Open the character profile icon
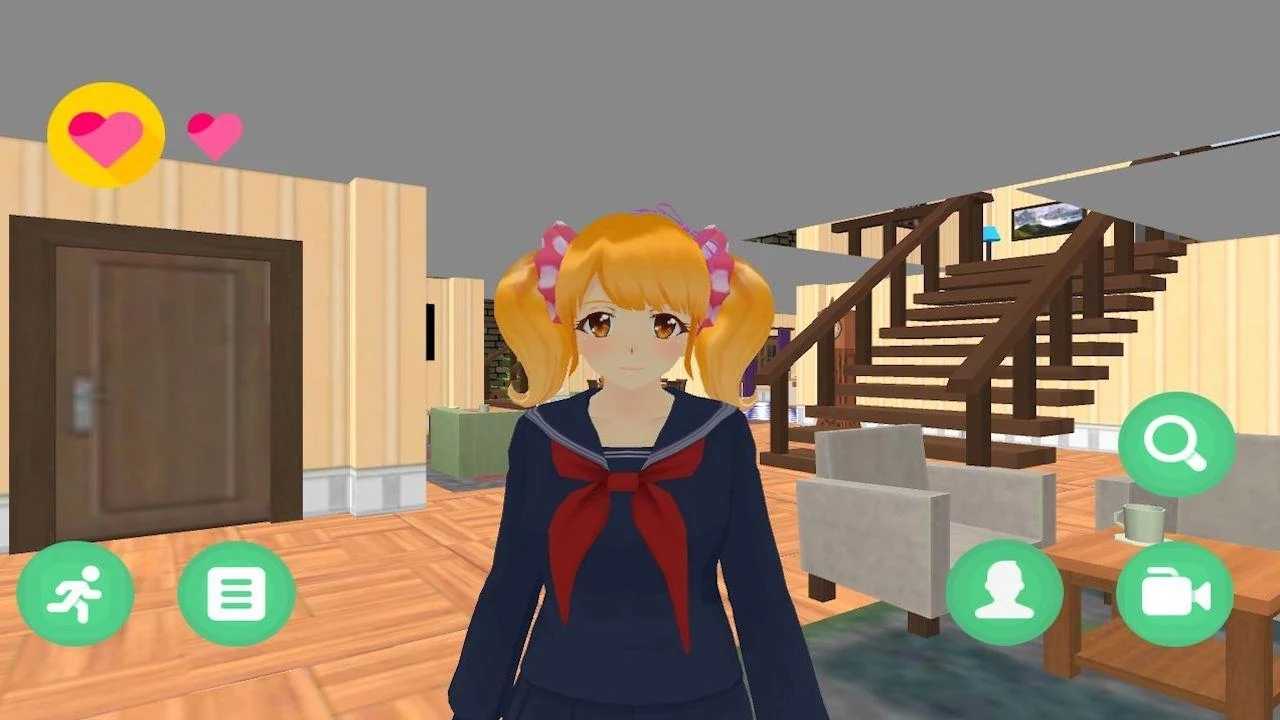The height and width of the screenshot is (720, 1280). tap(1008, 591)
